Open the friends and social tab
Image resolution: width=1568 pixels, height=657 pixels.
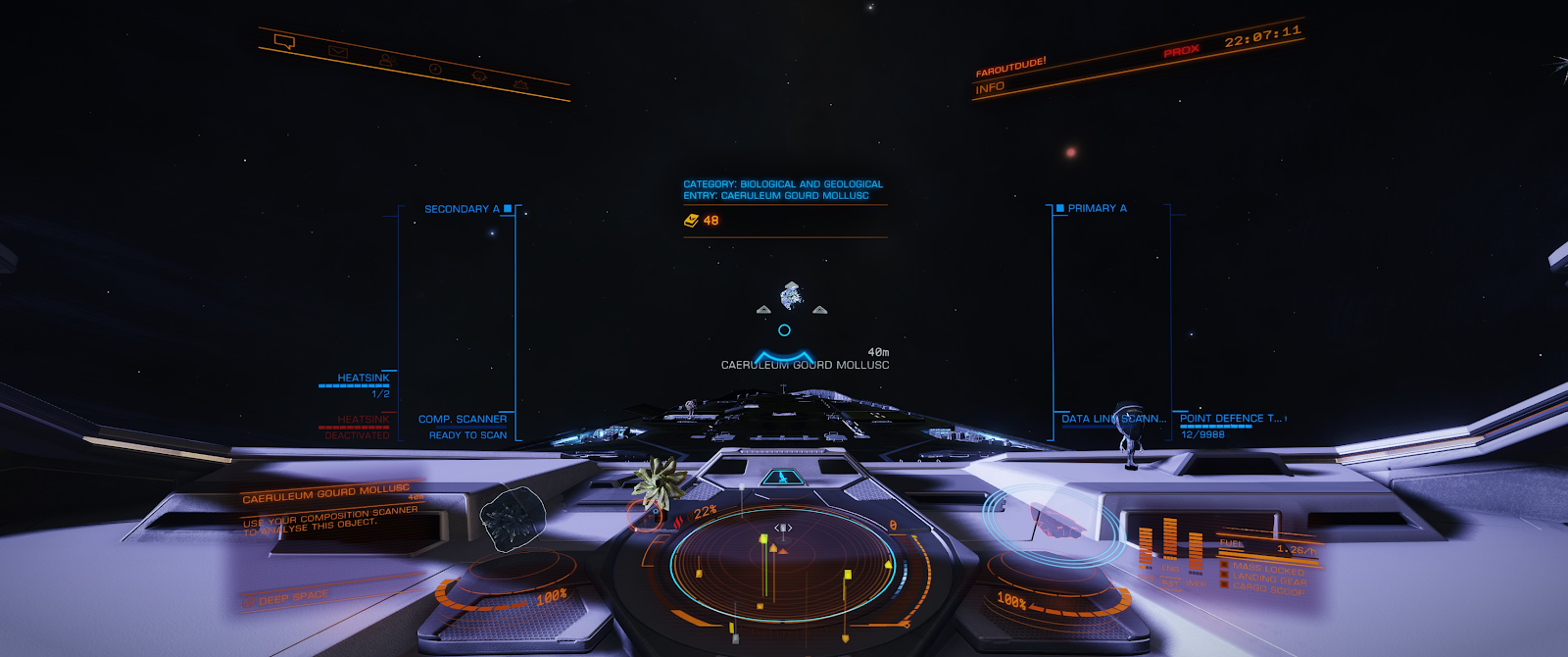[386, 61]
